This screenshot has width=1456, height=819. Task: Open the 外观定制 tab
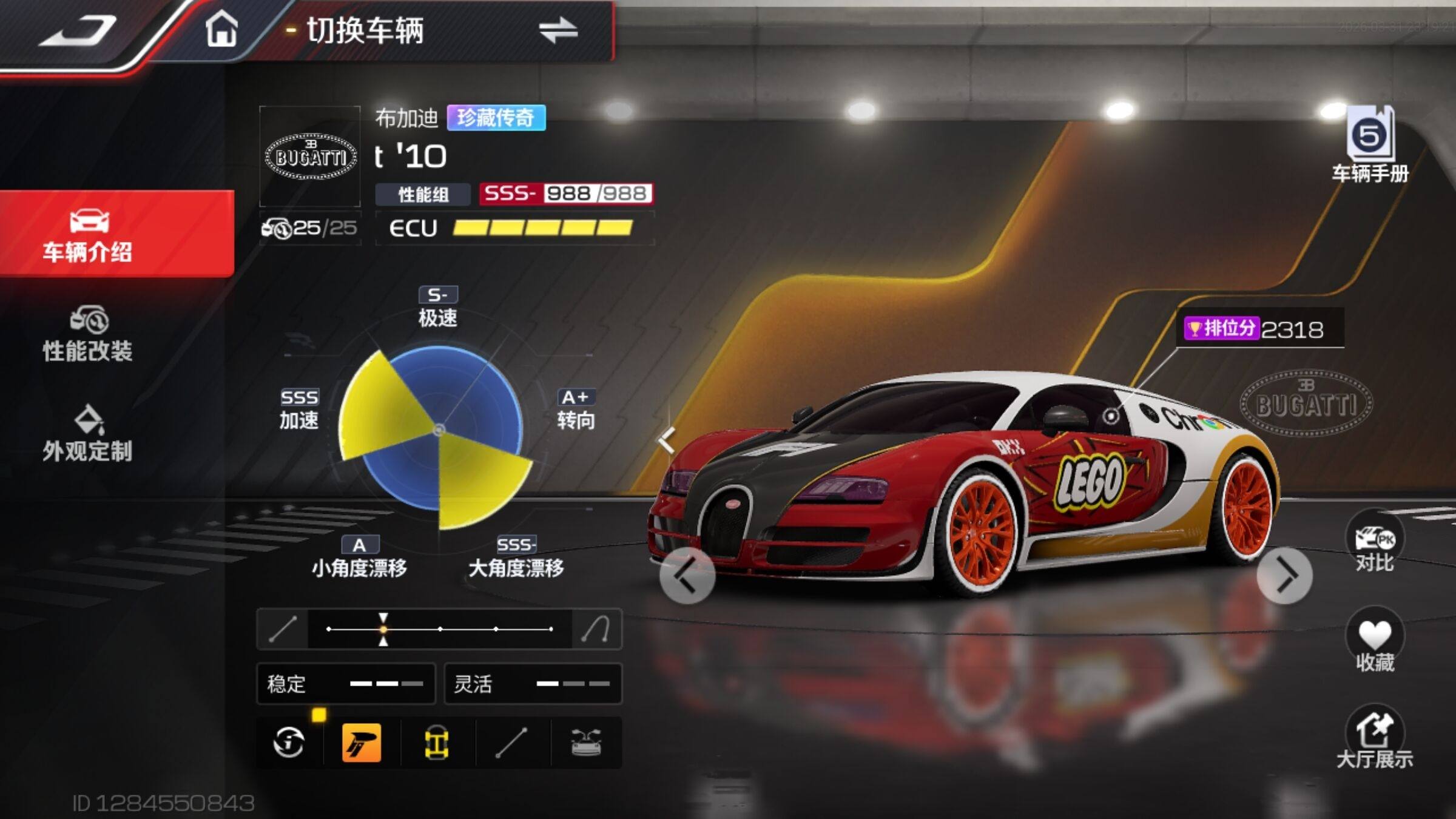click(x=88, y=433)
